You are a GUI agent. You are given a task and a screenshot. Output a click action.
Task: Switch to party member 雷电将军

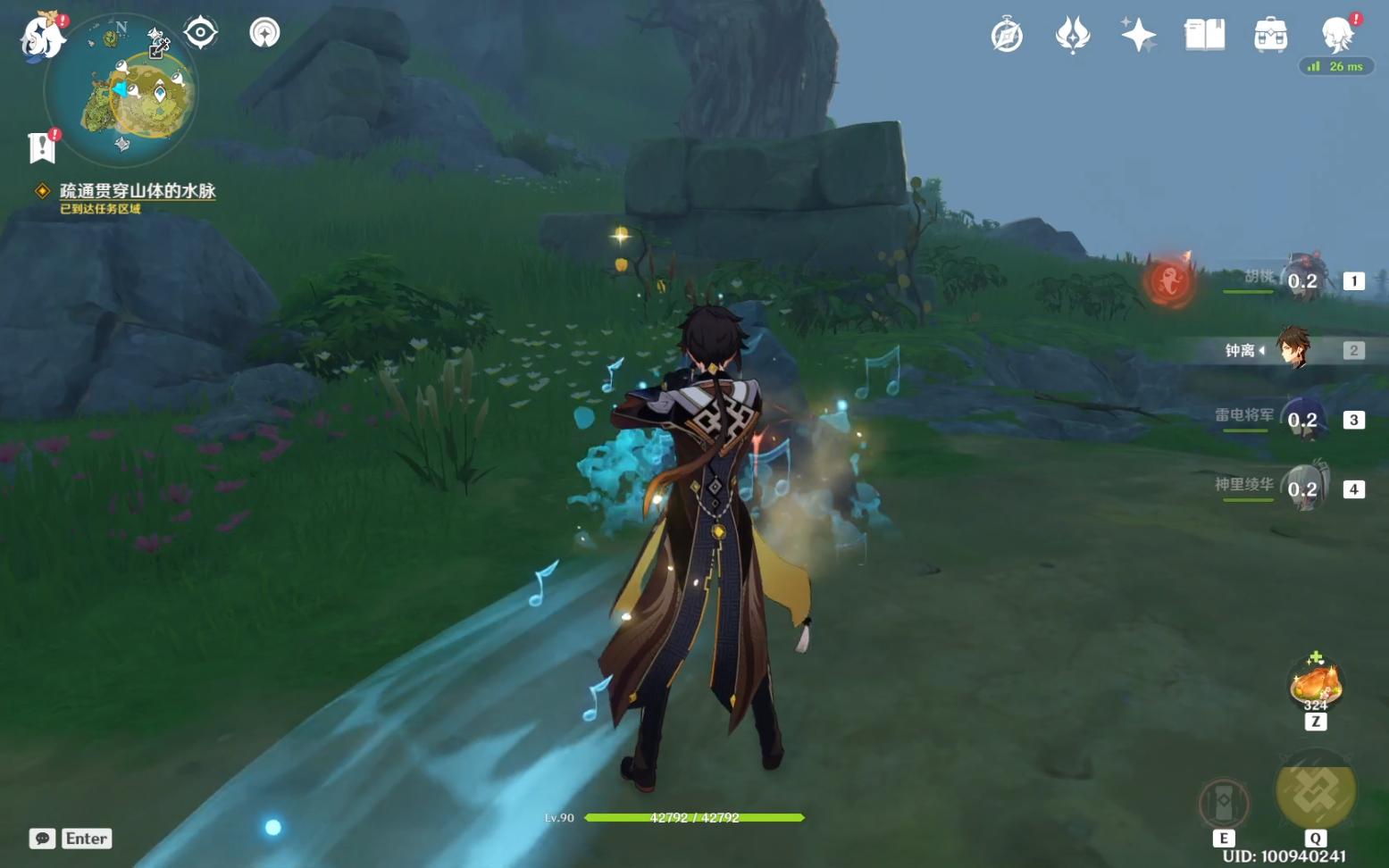click(x=1302, y=419)
